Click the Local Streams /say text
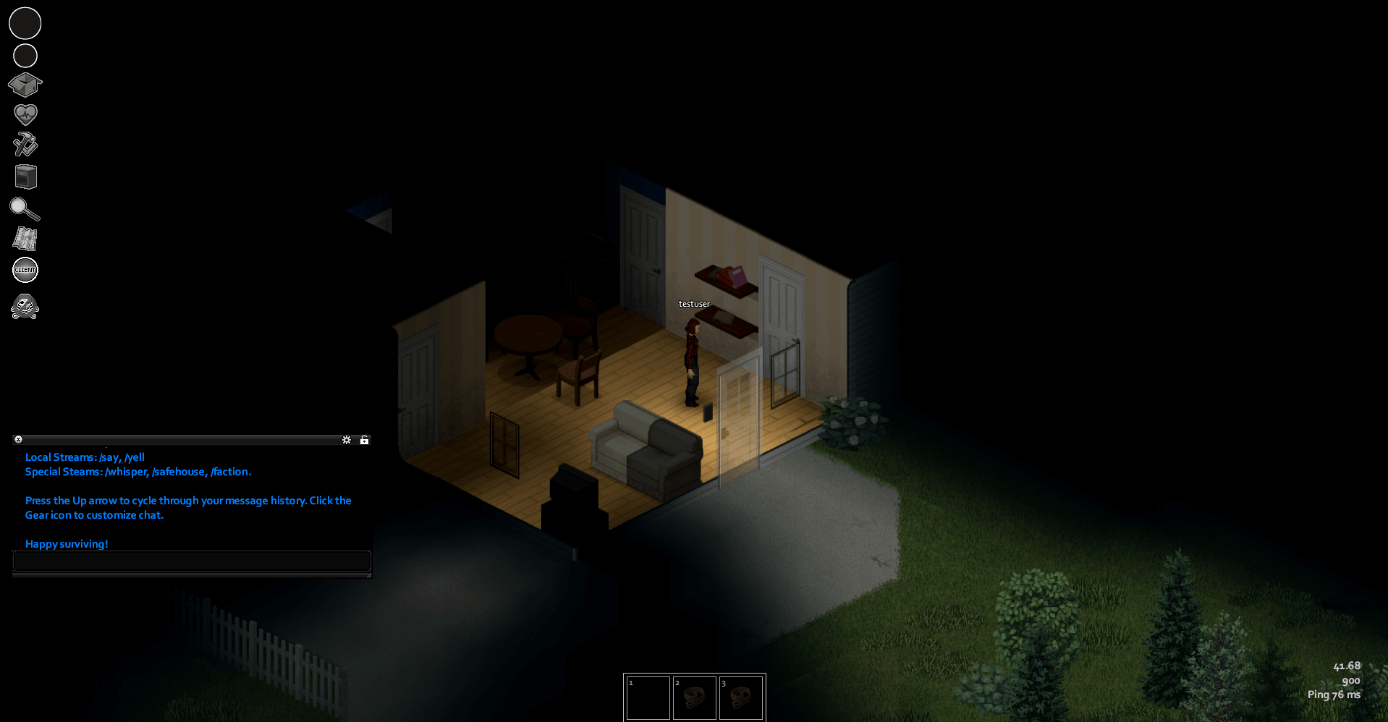The width and height of the screenshot is (1388, 722). click(85, 457)
